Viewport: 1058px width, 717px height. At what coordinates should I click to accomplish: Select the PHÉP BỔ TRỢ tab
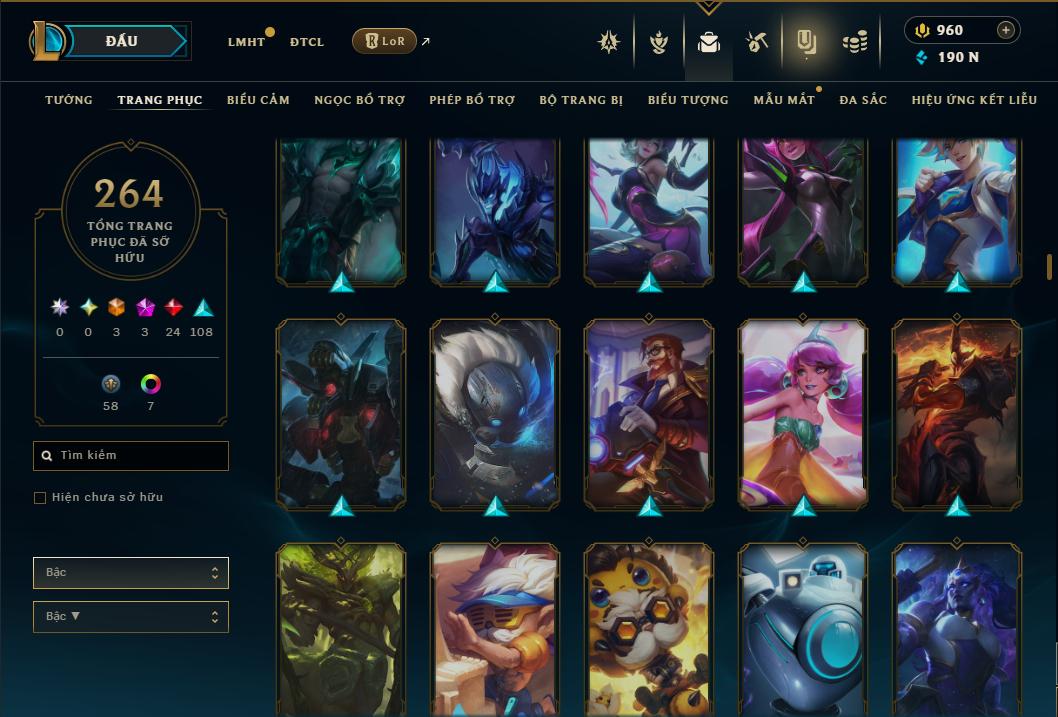tap(472, 100)
